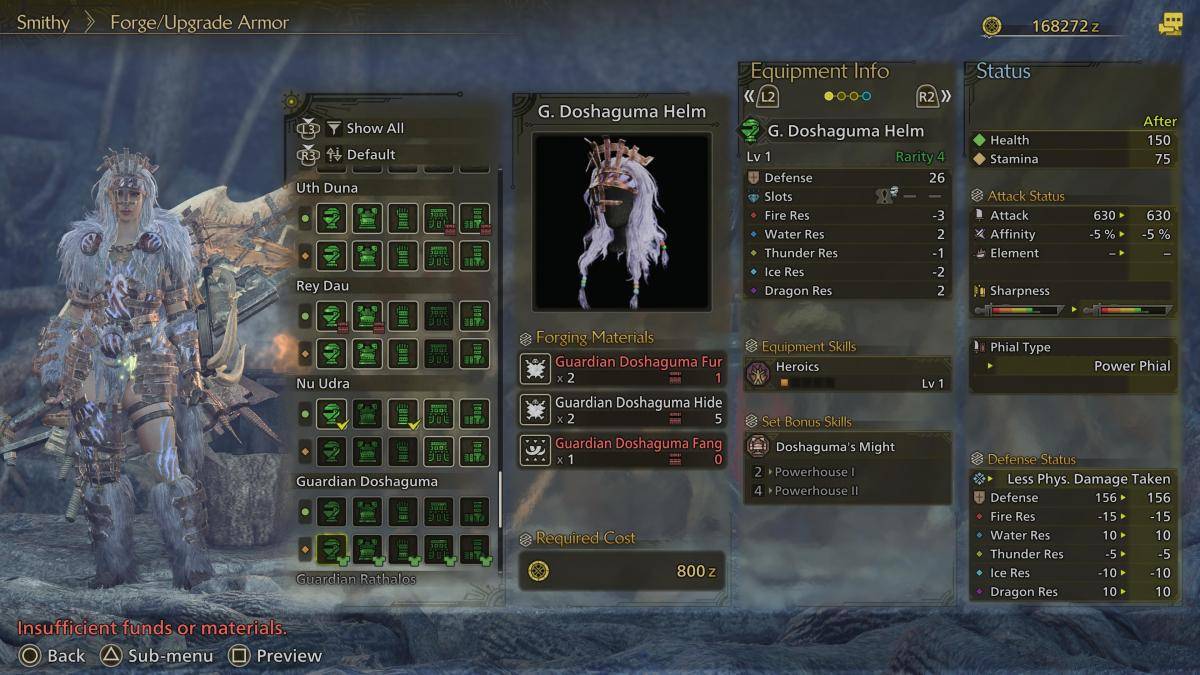This screenshot has width=1200, height=675.
Task: View the Doshaguma's Might set bonus
Action: (x=847, y=447)
